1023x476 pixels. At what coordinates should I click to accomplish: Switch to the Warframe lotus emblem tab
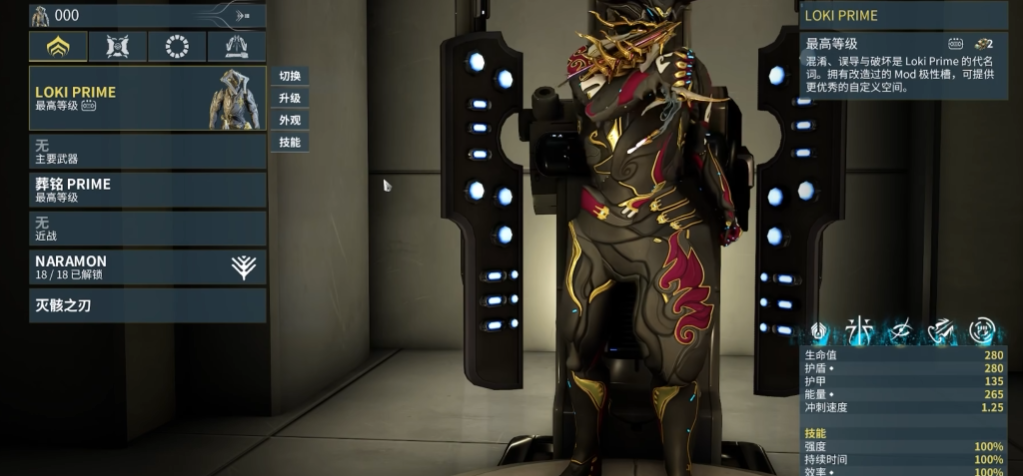pyautogui.click(x=58, y=47)
